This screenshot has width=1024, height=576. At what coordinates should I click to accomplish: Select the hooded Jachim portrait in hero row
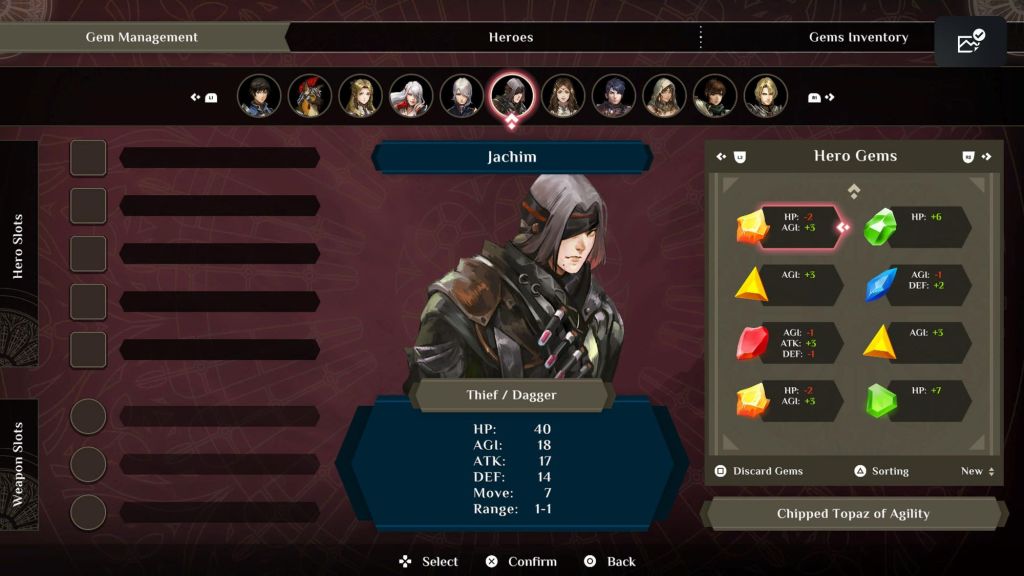512,96
